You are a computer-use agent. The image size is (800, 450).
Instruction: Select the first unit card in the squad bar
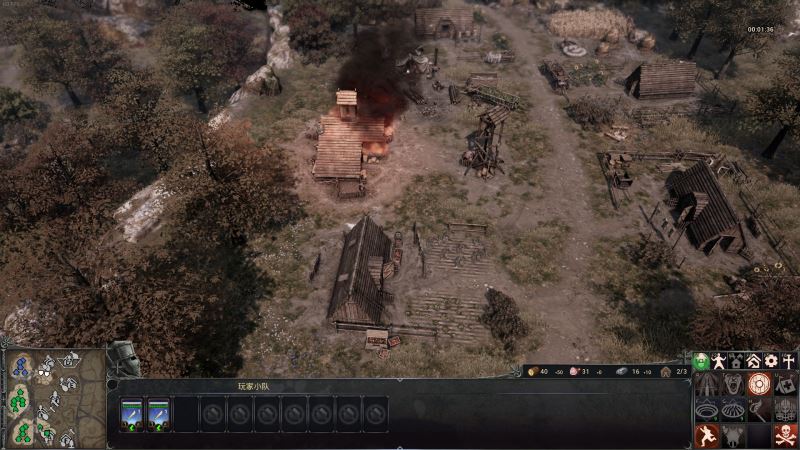(x=133, y=413)
